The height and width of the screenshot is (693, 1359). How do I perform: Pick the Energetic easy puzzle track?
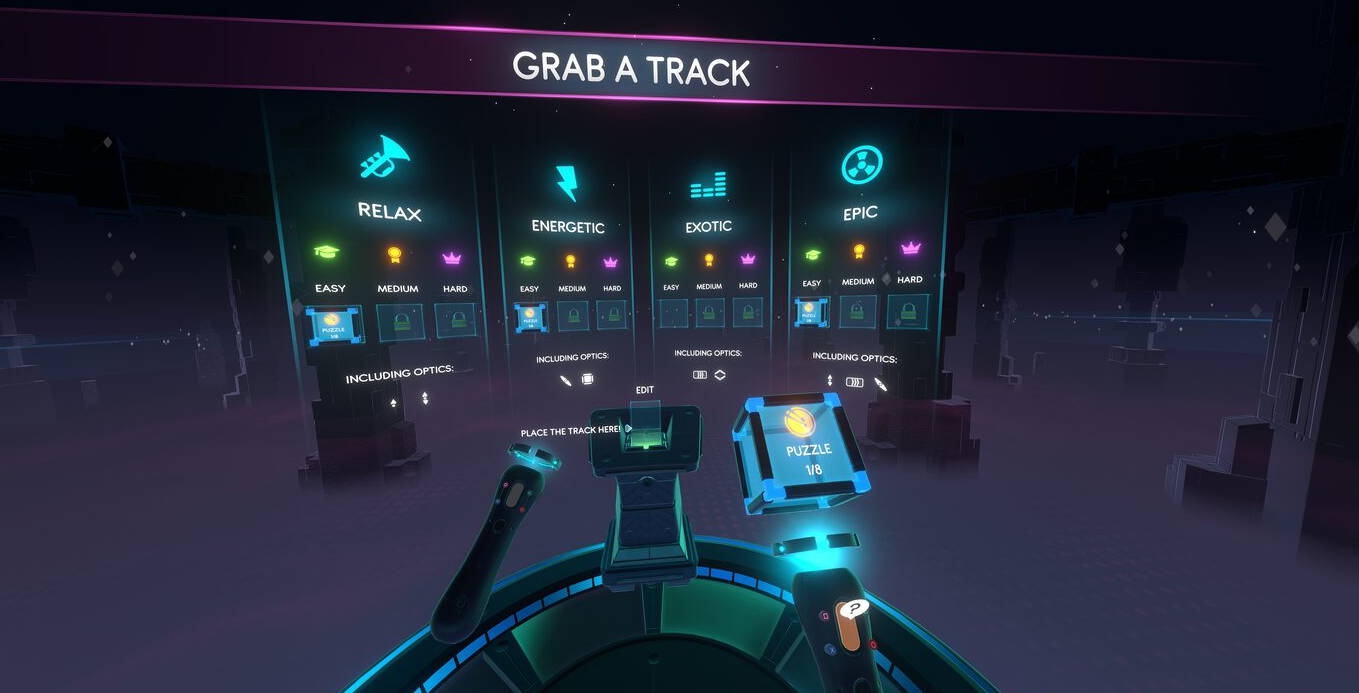(x=530, y=317)
